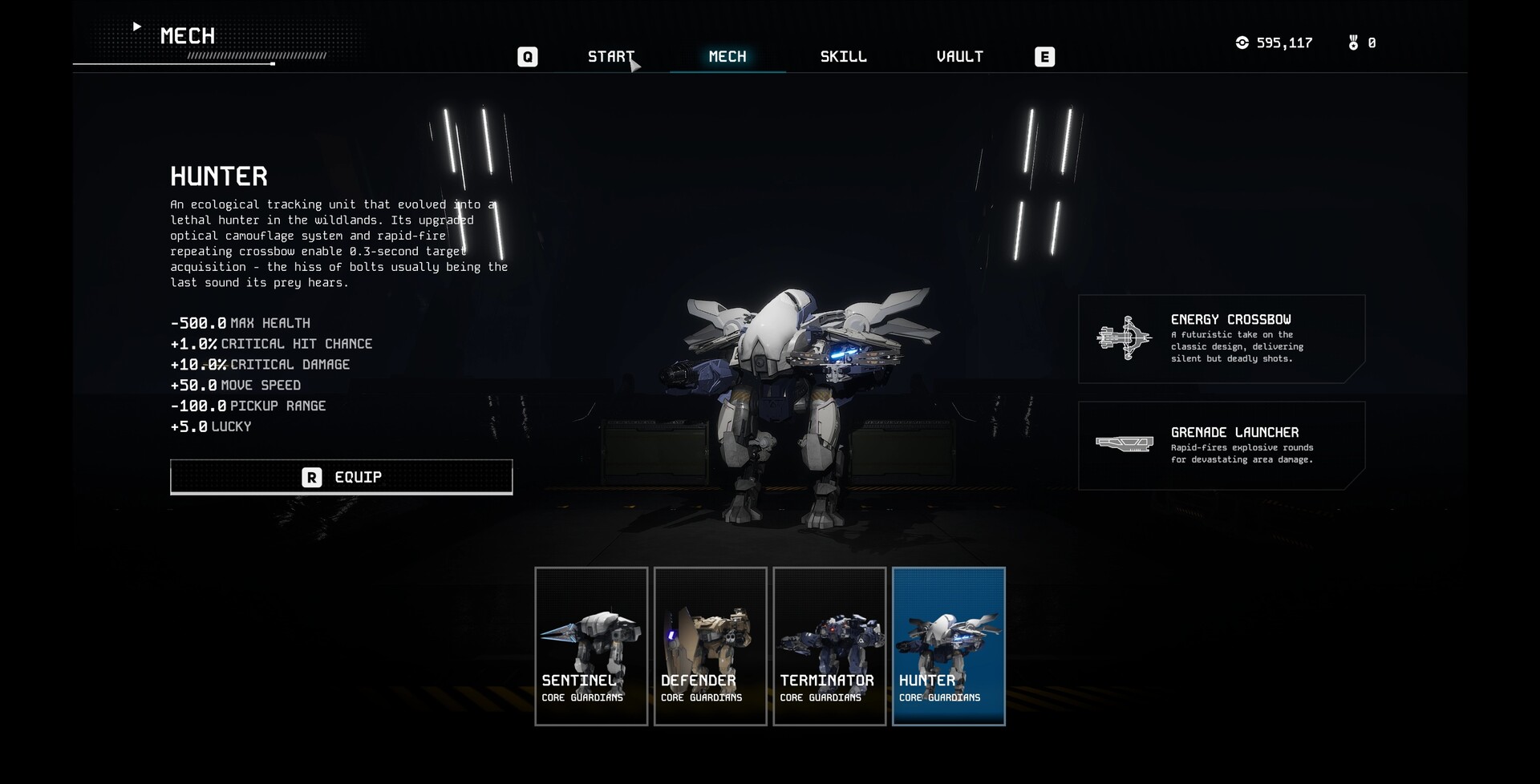Switch to the SKILL tab
Screen dimensions: 1540x784
click(x=842, y=56)
